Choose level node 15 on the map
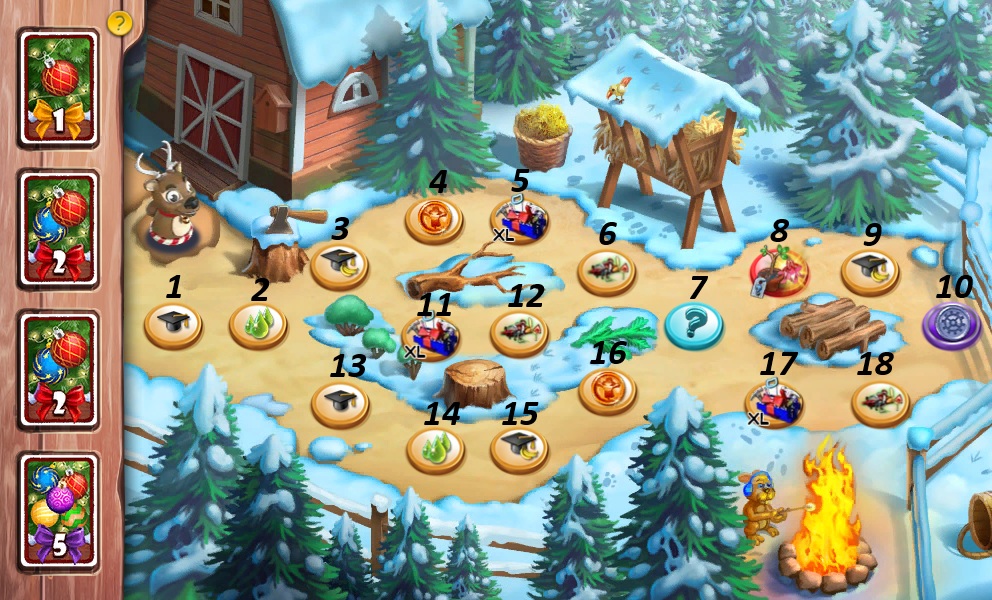 519,449
